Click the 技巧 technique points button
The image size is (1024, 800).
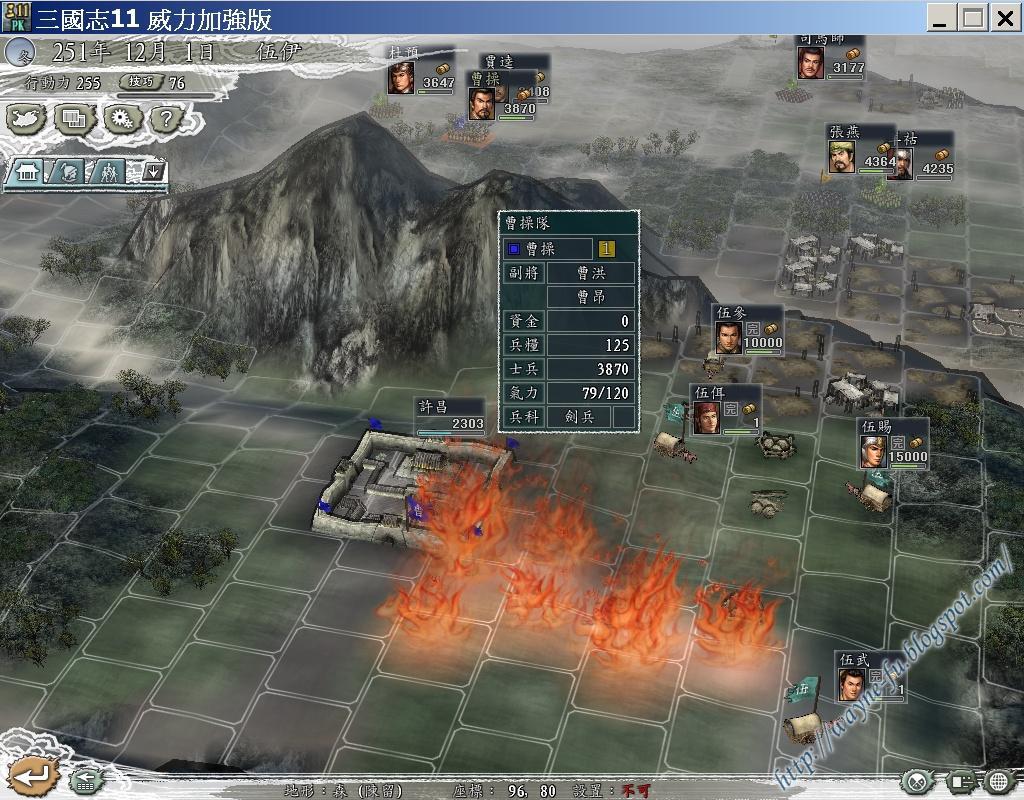[x=136, y=83]
